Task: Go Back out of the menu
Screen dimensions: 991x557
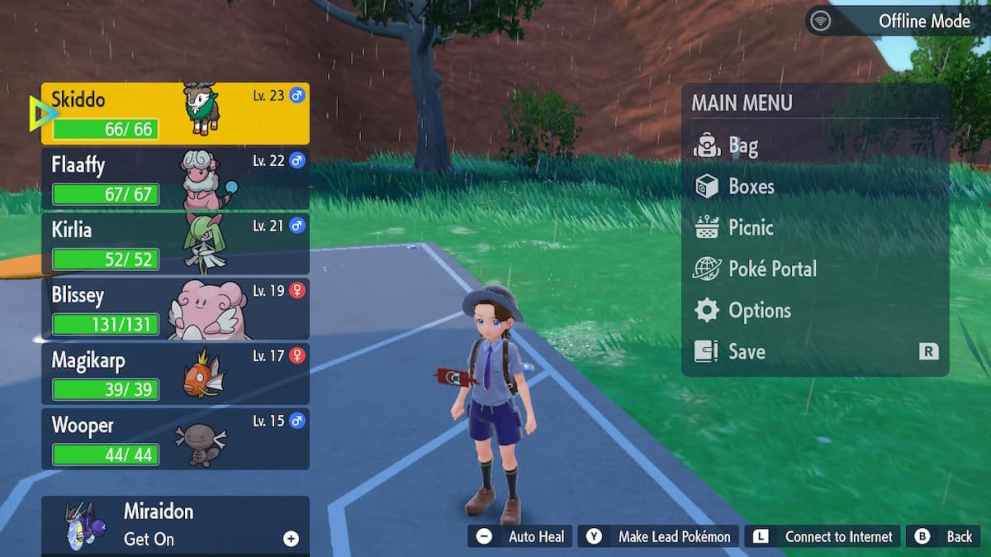Action: click(943, 537)
